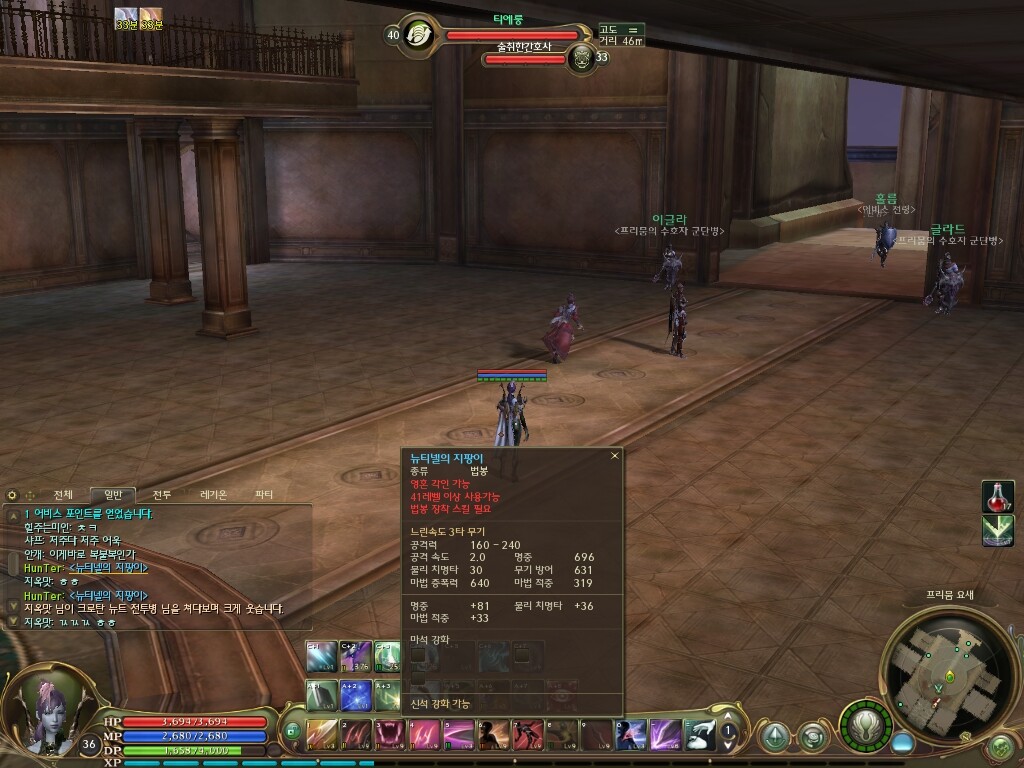Viewport: 1024px width, 768px height.
Task: Show the 파티 chat tab
Action: pyautogui.click(x=264, y=495)
